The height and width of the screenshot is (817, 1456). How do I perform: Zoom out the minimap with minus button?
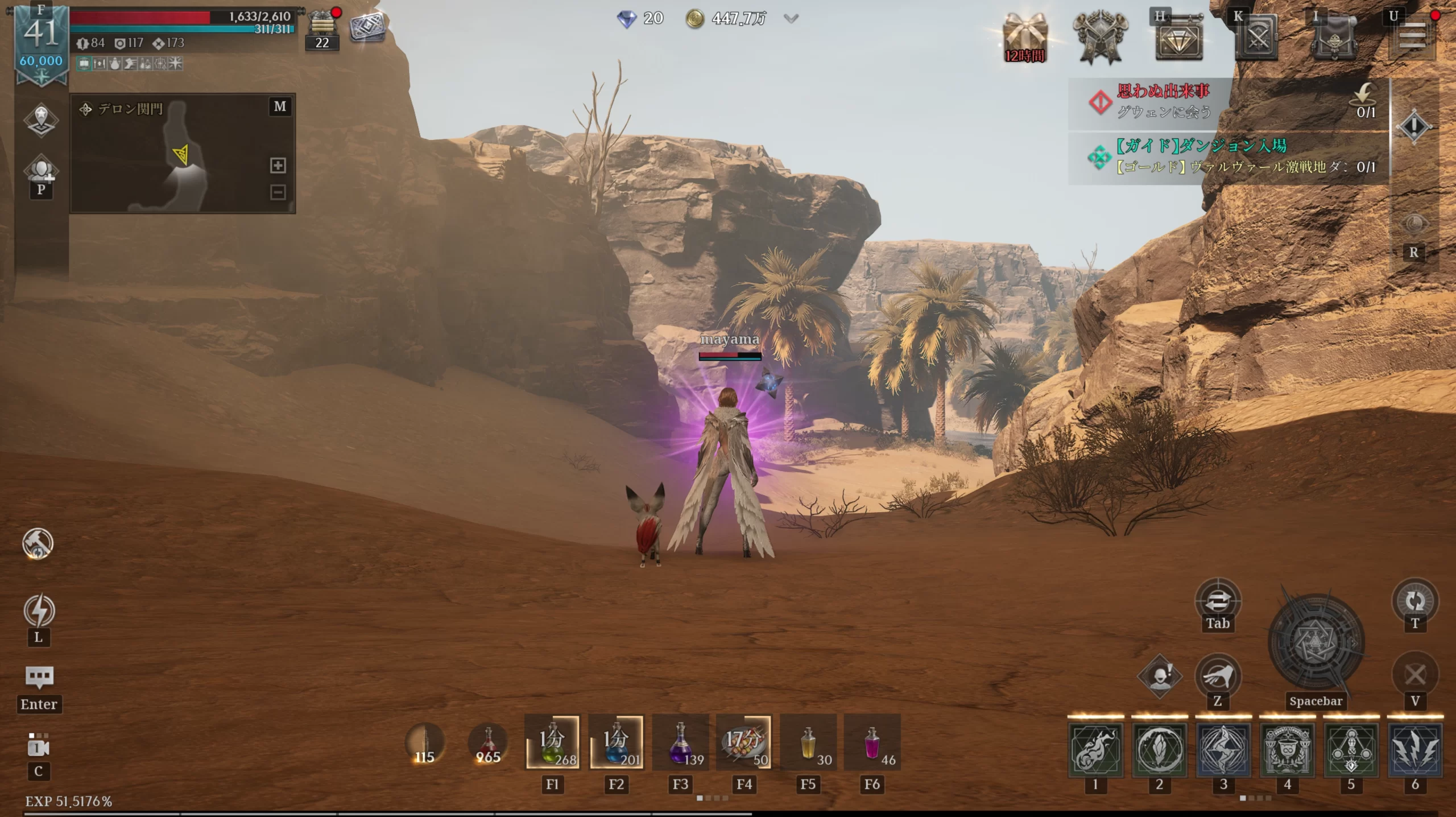278,192
